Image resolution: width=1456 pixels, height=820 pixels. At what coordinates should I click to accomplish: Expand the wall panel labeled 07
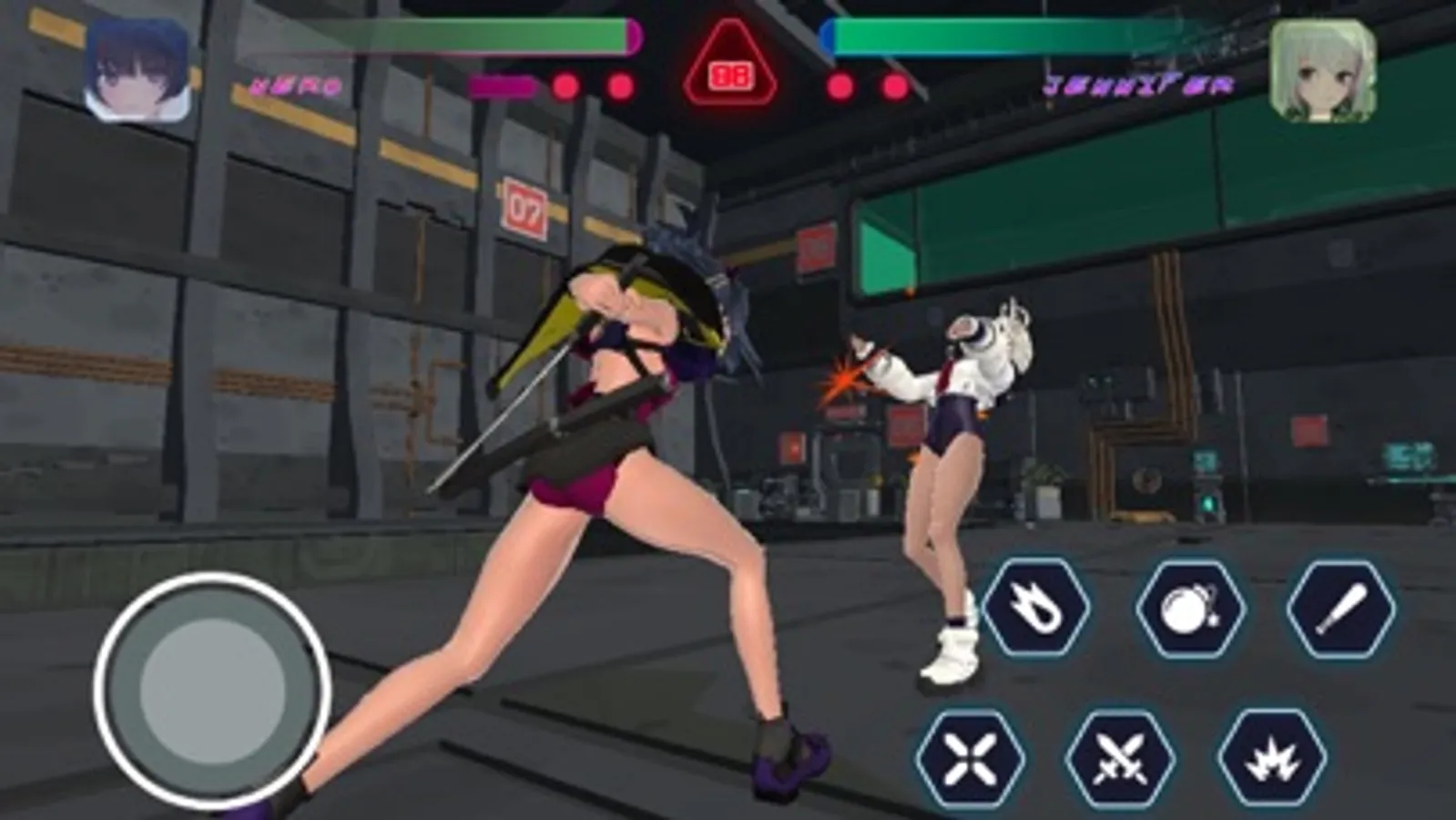click(524, 208)
